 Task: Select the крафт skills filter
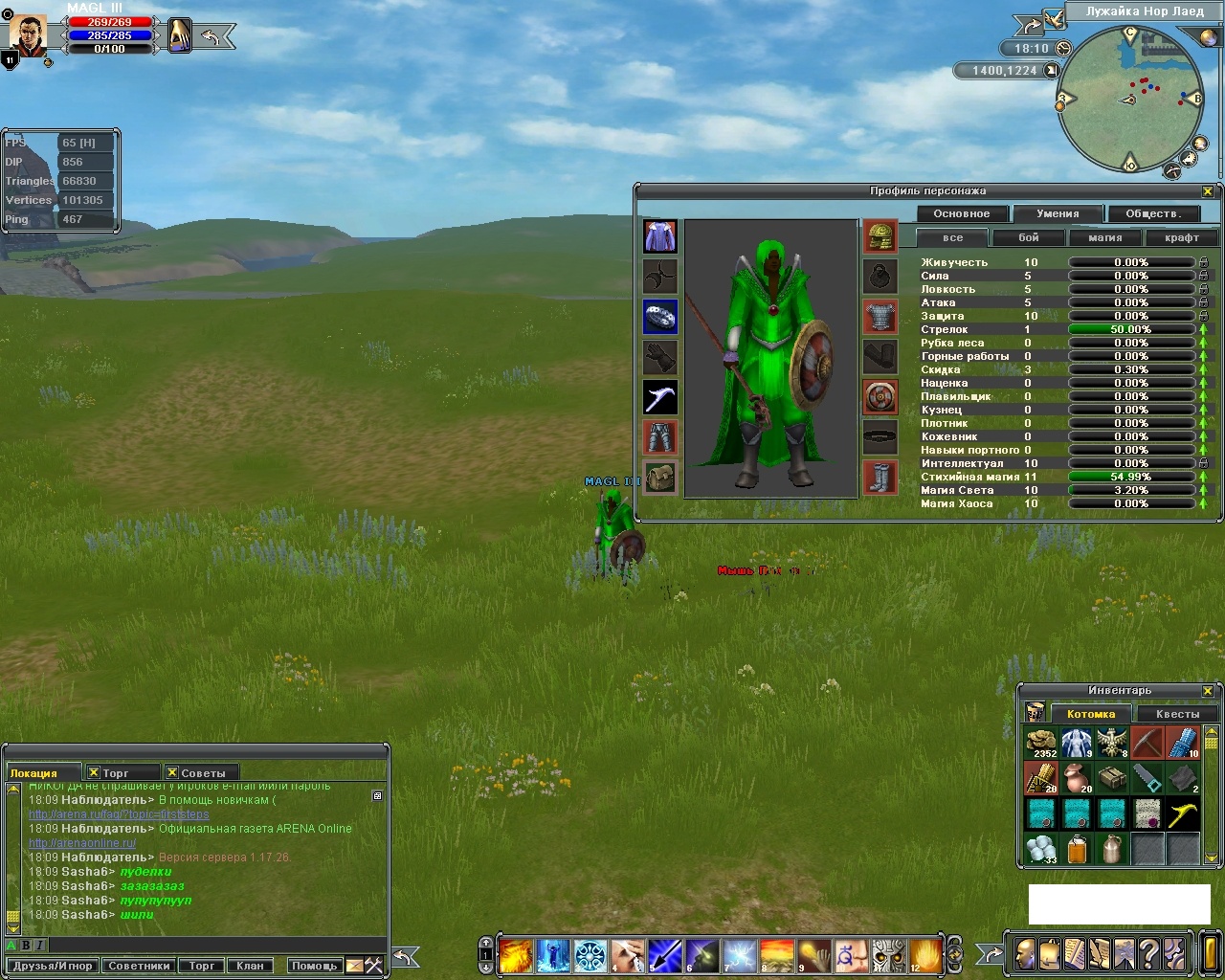[x=1182, y=237]
